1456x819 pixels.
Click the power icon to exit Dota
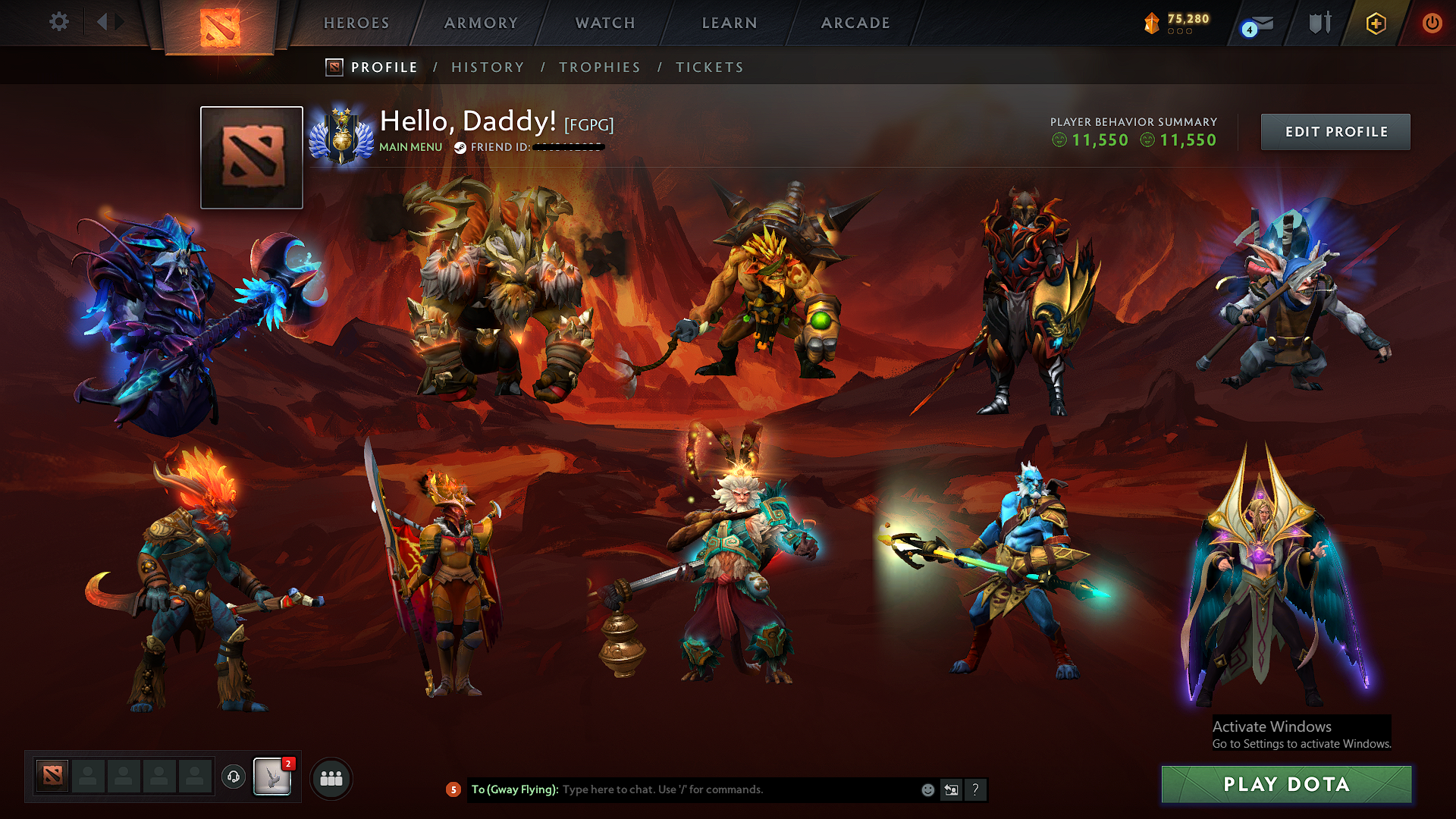(1432, 23)
